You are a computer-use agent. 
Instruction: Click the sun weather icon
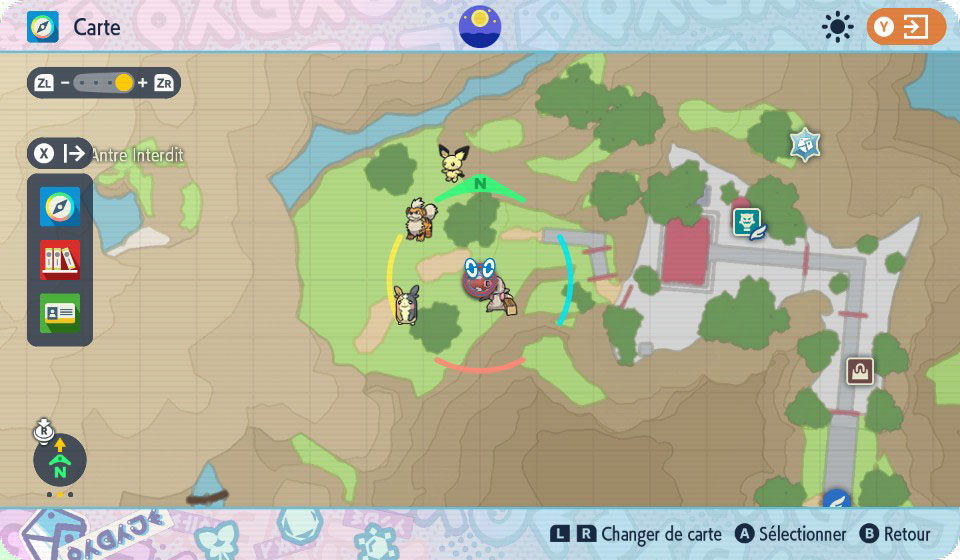836,27
